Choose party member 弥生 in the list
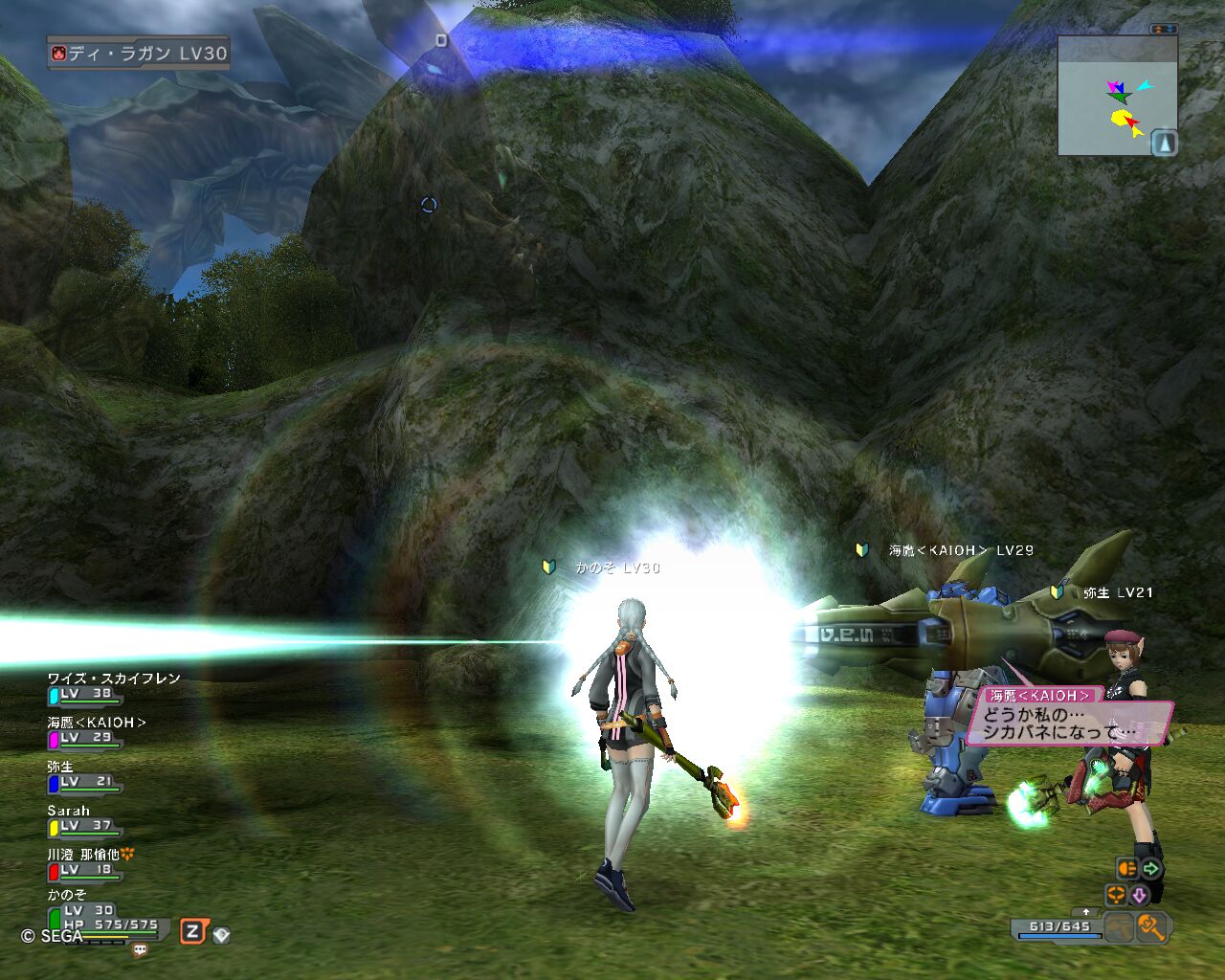1225x980 pixels. tap(60, 767)
